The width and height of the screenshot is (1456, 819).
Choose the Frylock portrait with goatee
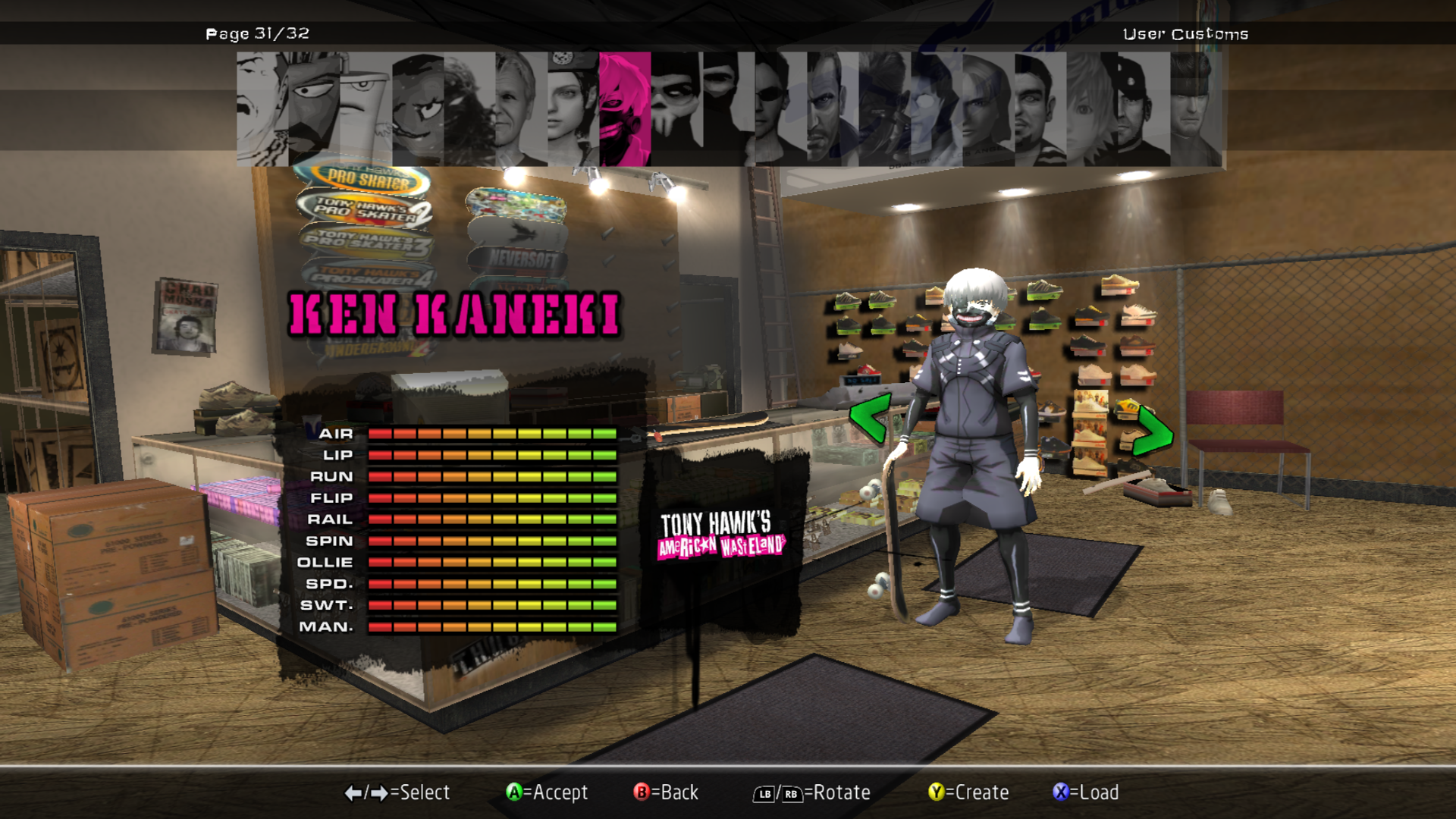pyautogui.click(x=313, y=109)
